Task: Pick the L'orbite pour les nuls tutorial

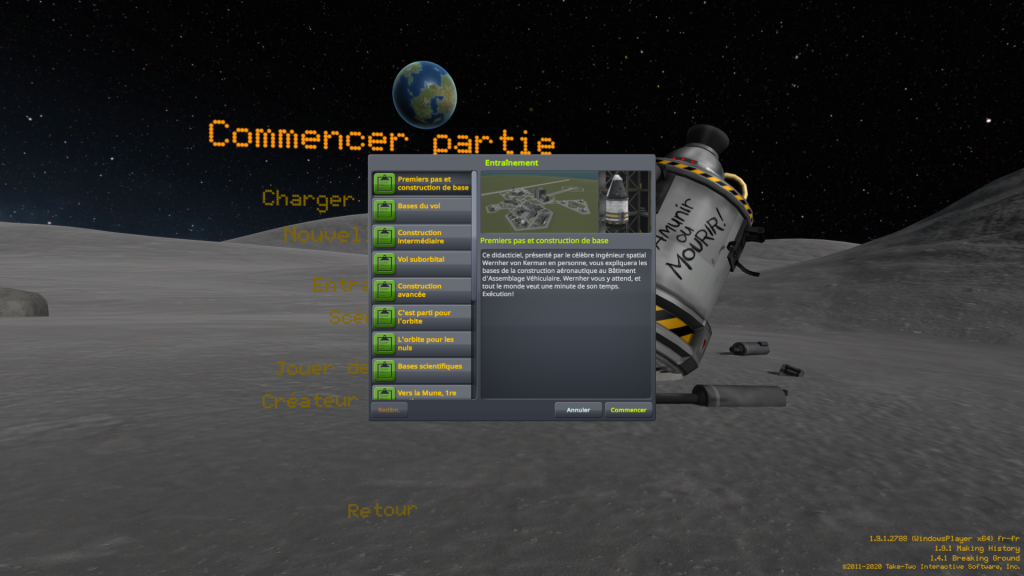Action: point(423,344)
